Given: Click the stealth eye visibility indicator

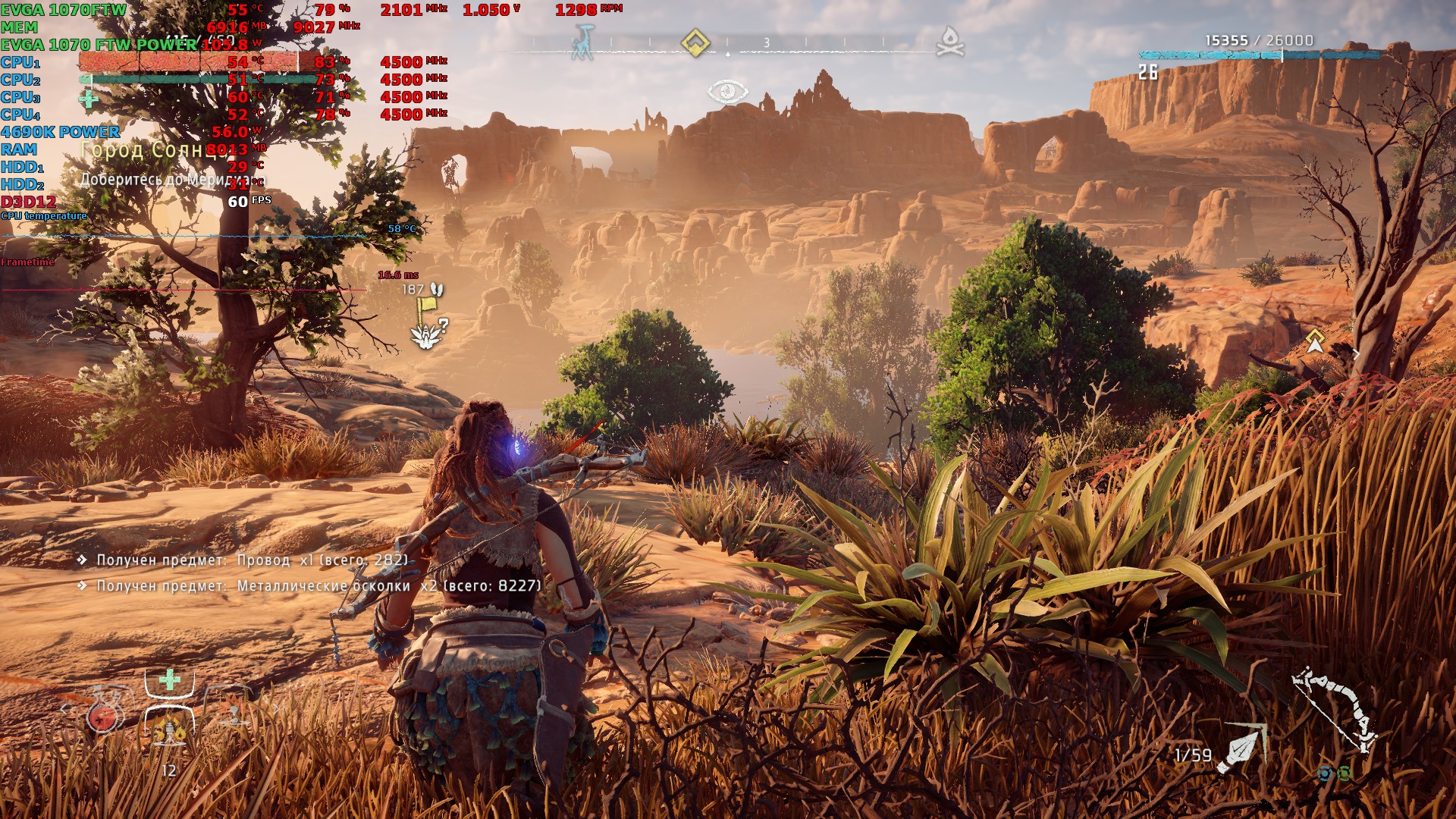Looking at the screenshot, I should coord(728,92).
